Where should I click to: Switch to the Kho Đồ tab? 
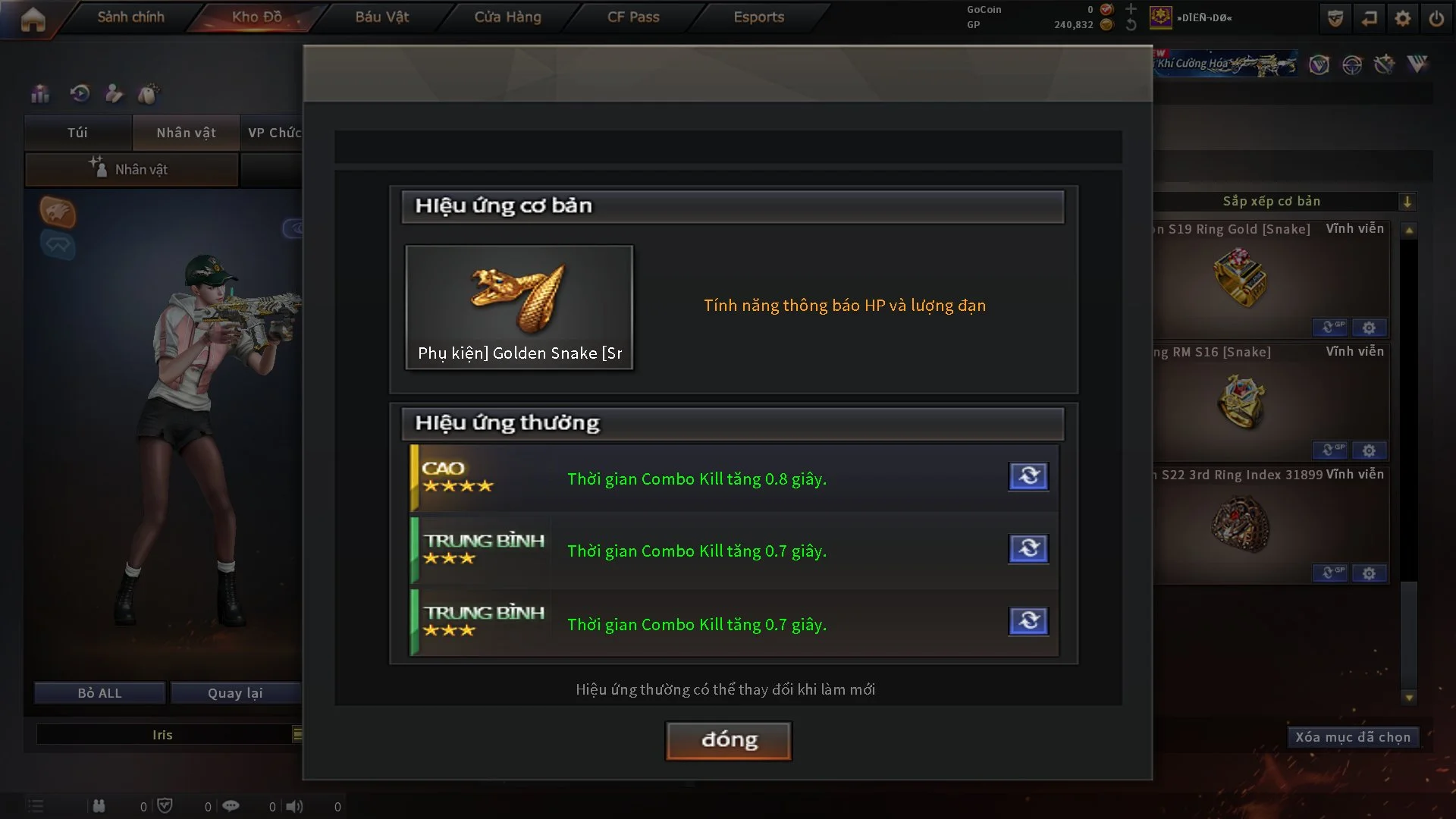pyautogui.click(x=256, y=17)
